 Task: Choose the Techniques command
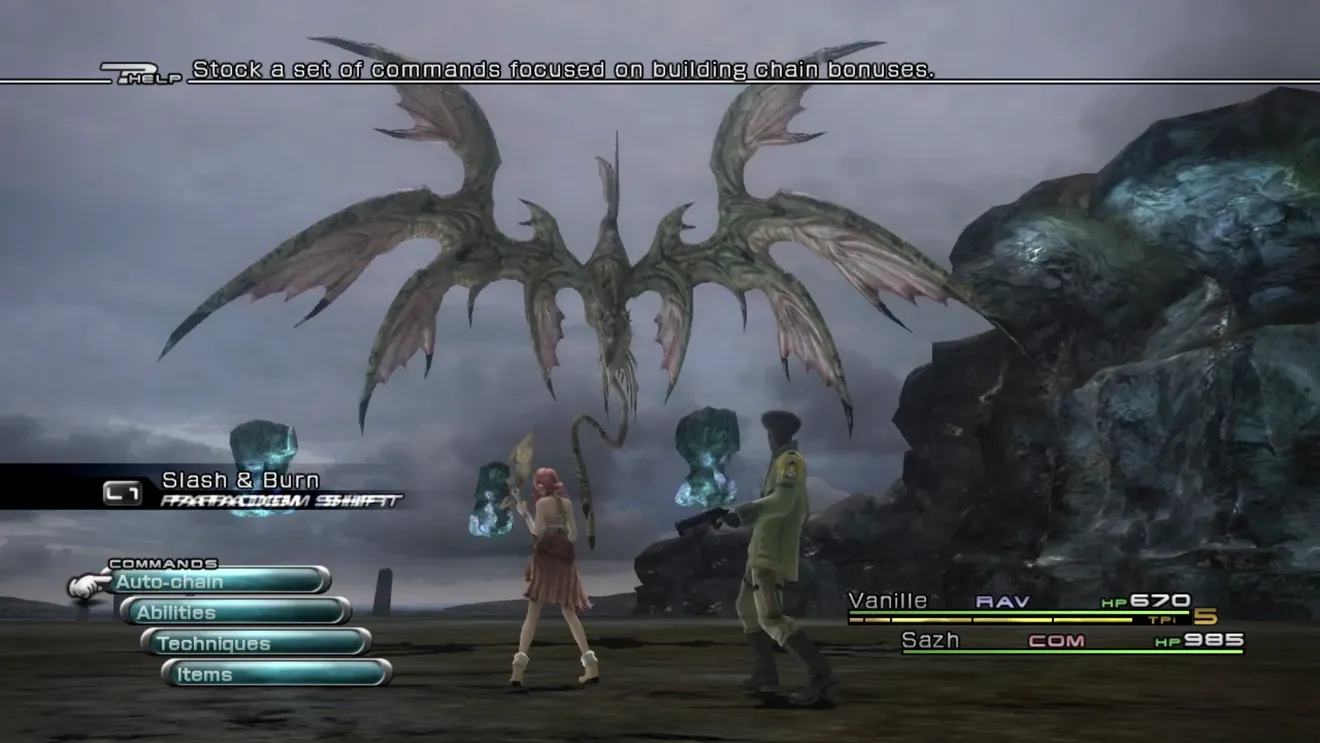point(256,643)
